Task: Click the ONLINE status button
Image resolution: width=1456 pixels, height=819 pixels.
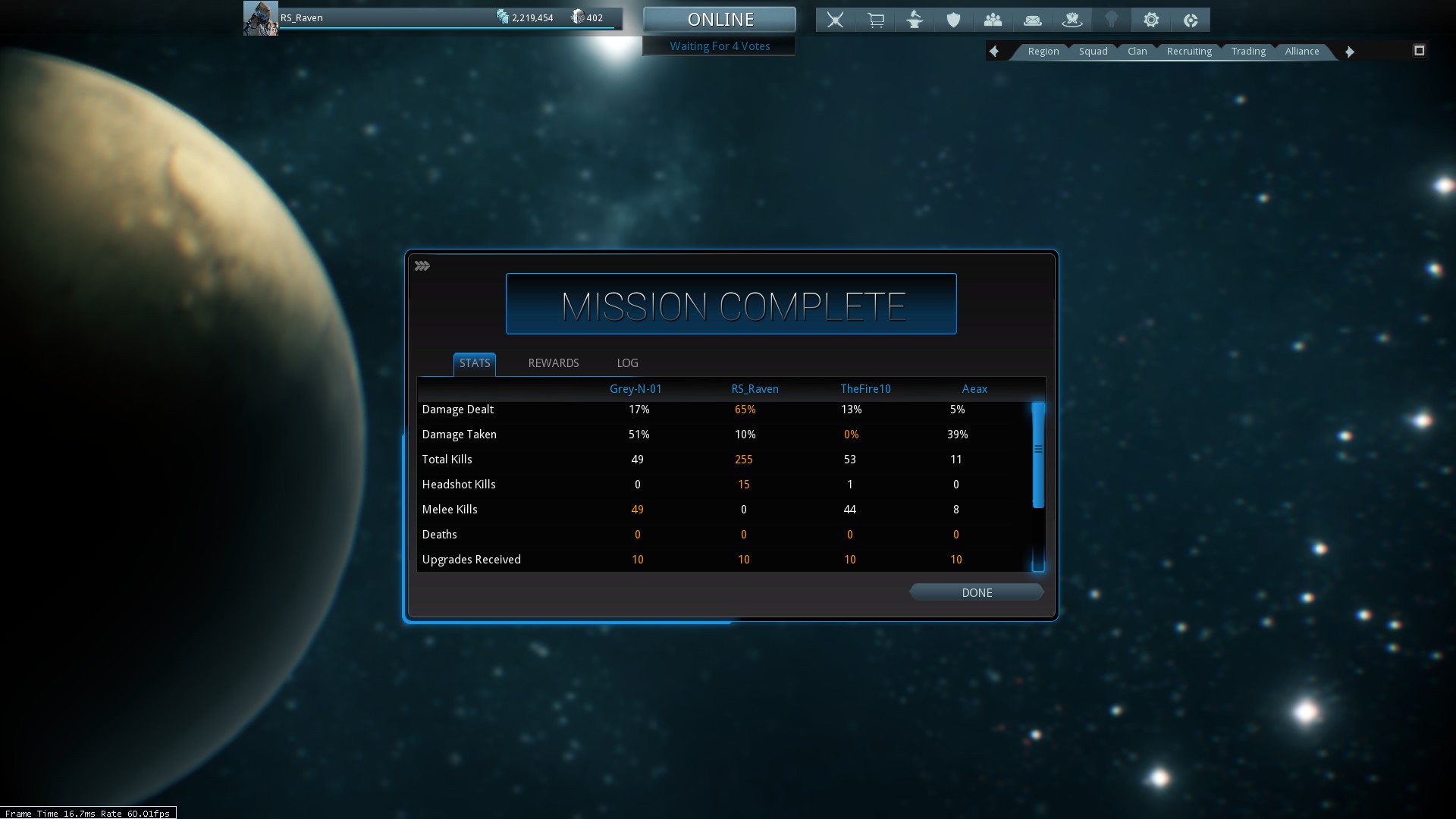Action: [x=720, y=20]
